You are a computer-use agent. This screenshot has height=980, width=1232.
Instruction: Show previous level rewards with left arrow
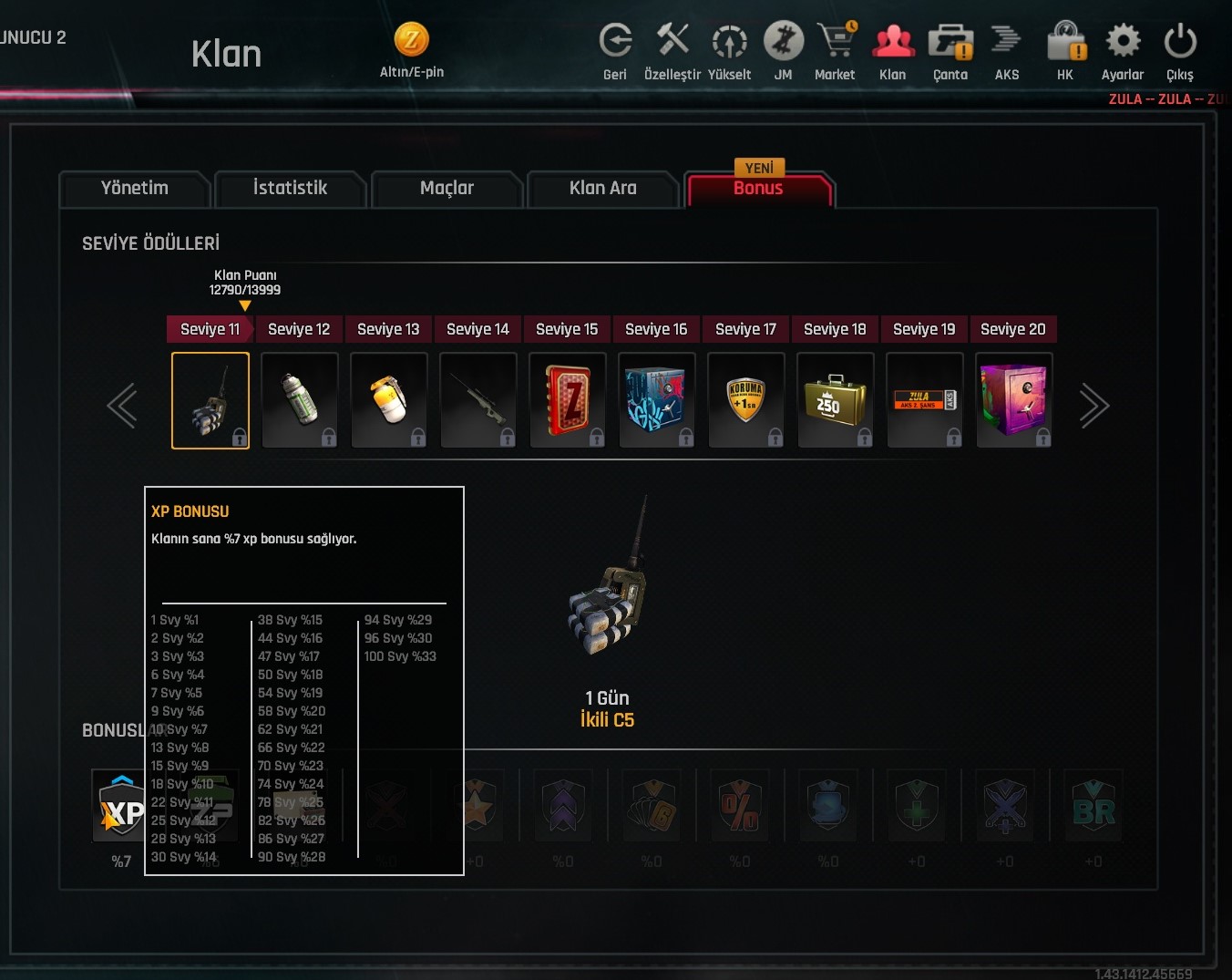coord(122,406)
